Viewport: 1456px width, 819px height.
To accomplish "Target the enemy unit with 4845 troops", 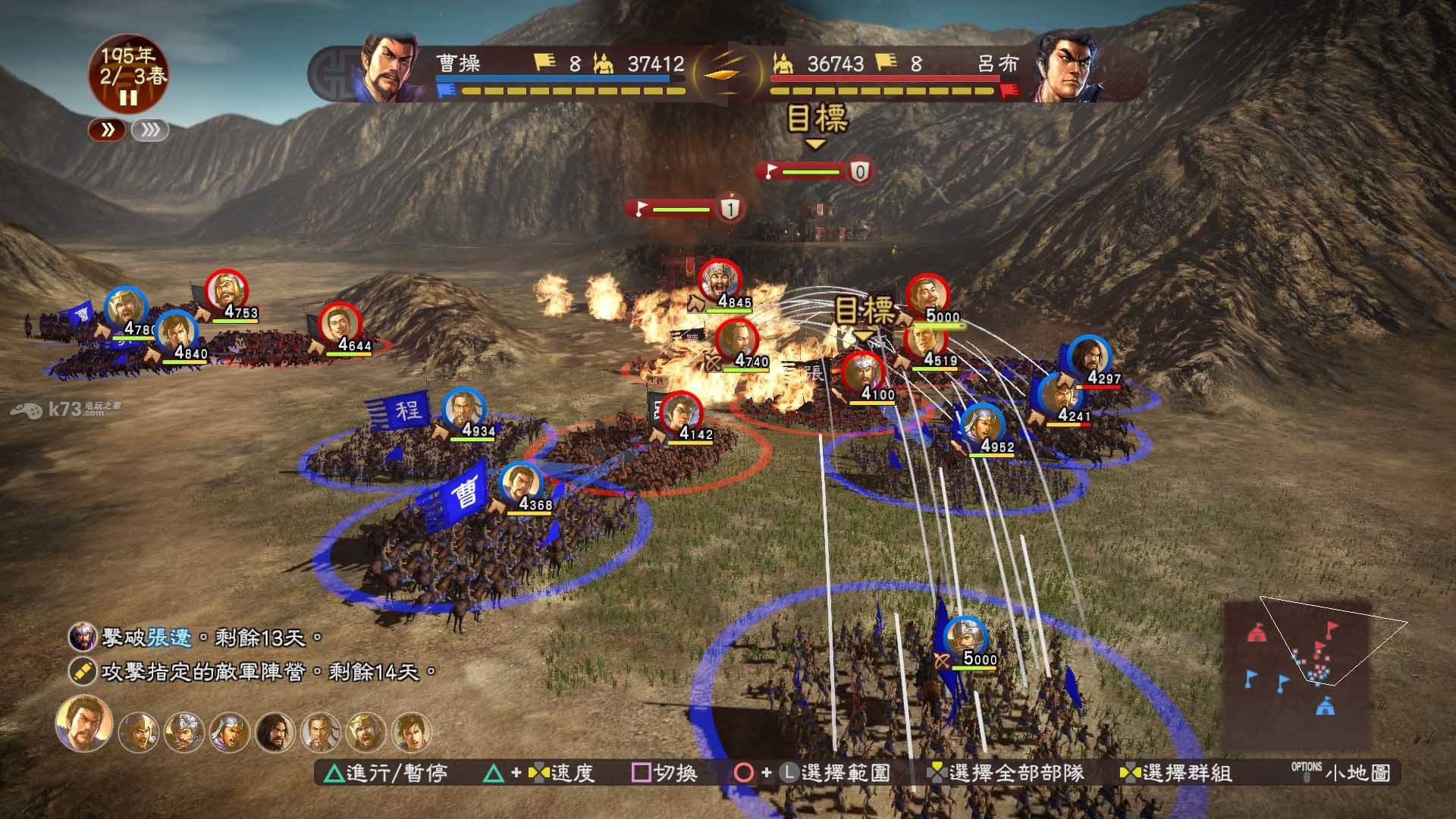I will click(x=718, y=282).
